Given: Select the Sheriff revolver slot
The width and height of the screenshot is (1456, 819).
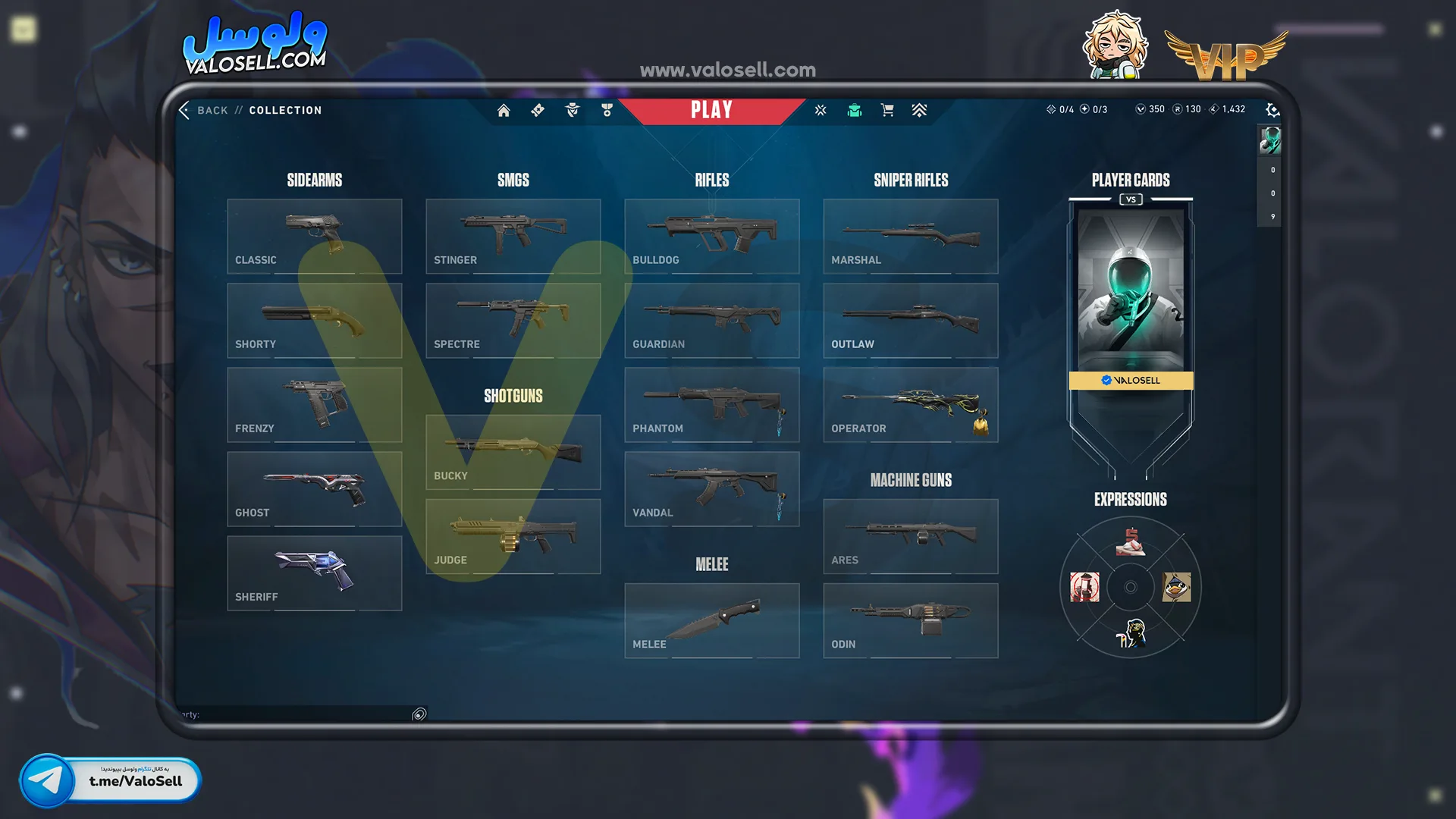Looking at the screenshot, I should coord(314,573).
